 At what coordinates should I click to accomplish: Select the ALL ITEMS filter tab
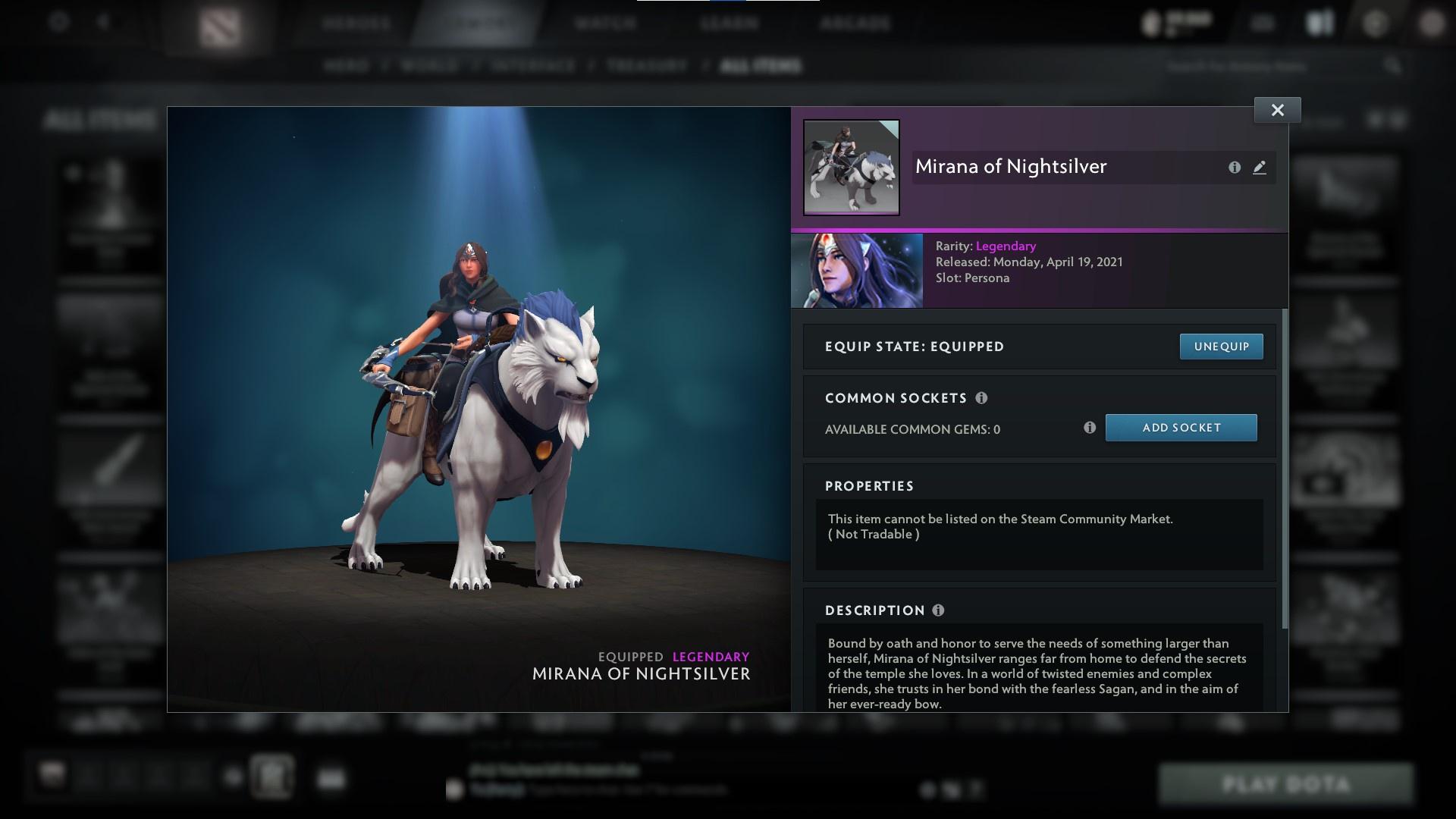tap(762, 66)
